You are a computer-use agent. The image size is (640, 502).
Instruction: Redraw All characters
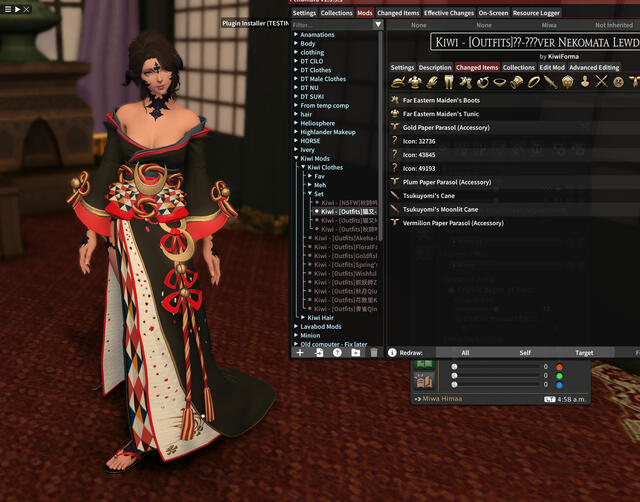pyautogui.click(x=465, y=352)
